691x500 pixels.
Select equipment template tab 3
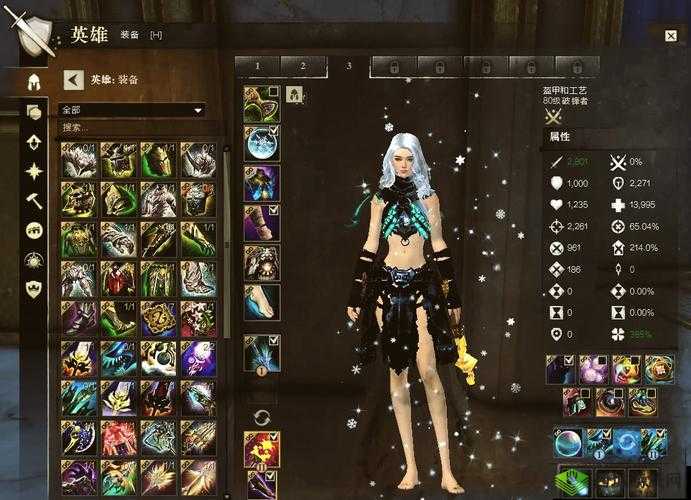pyautogui.click(x=348, y=66)
